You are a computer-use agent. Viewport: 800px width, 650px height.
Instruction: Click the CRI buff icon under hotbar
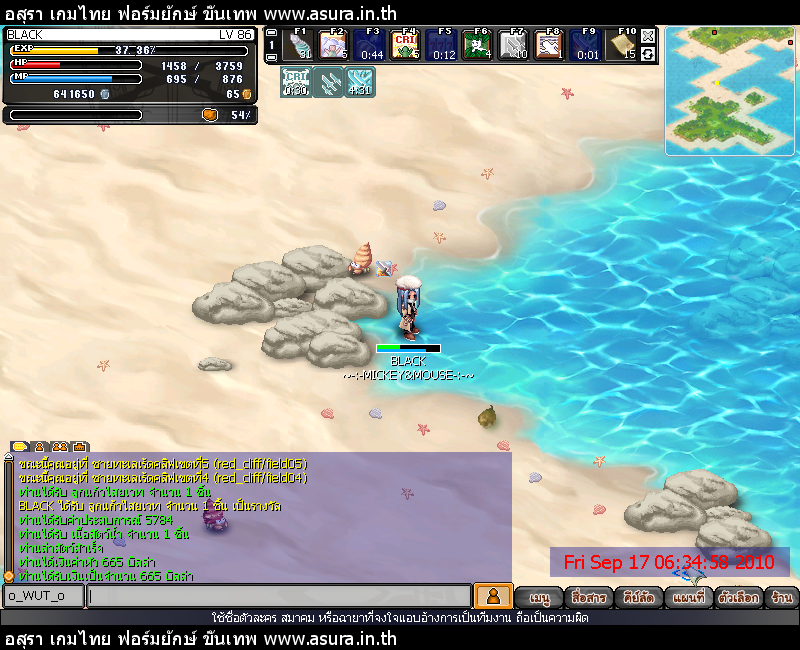[x=295, y=82]
